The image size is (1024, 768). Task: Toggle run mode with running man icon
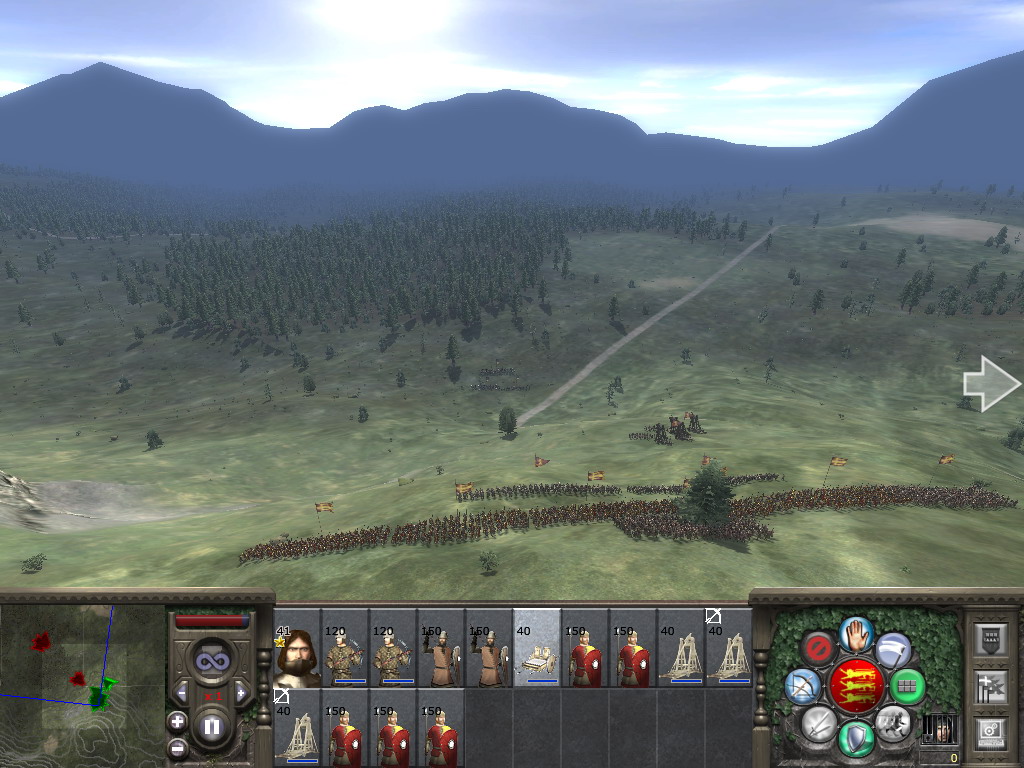892,722
